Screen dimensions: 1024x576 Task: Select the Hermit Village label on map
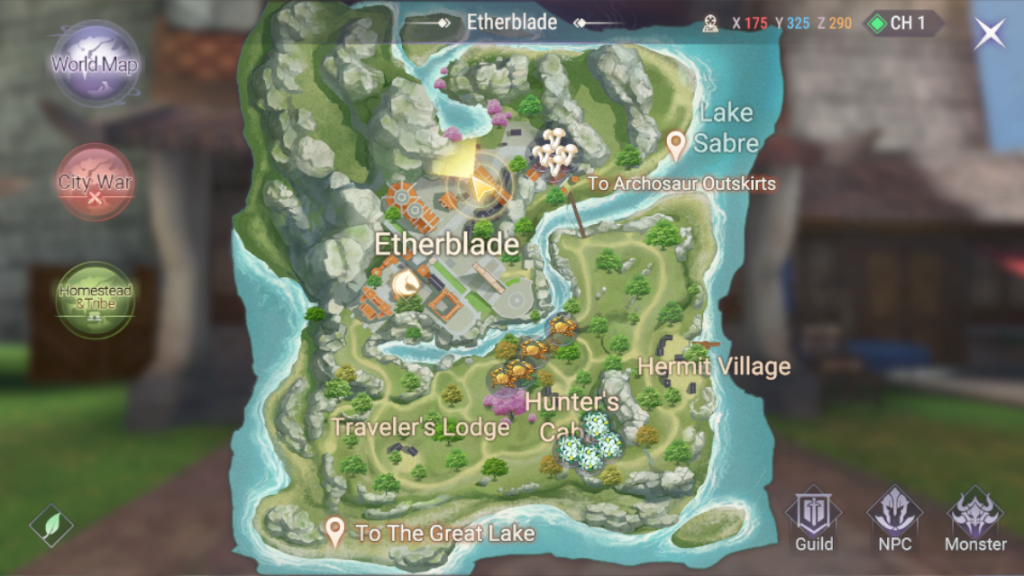(714, 367)
